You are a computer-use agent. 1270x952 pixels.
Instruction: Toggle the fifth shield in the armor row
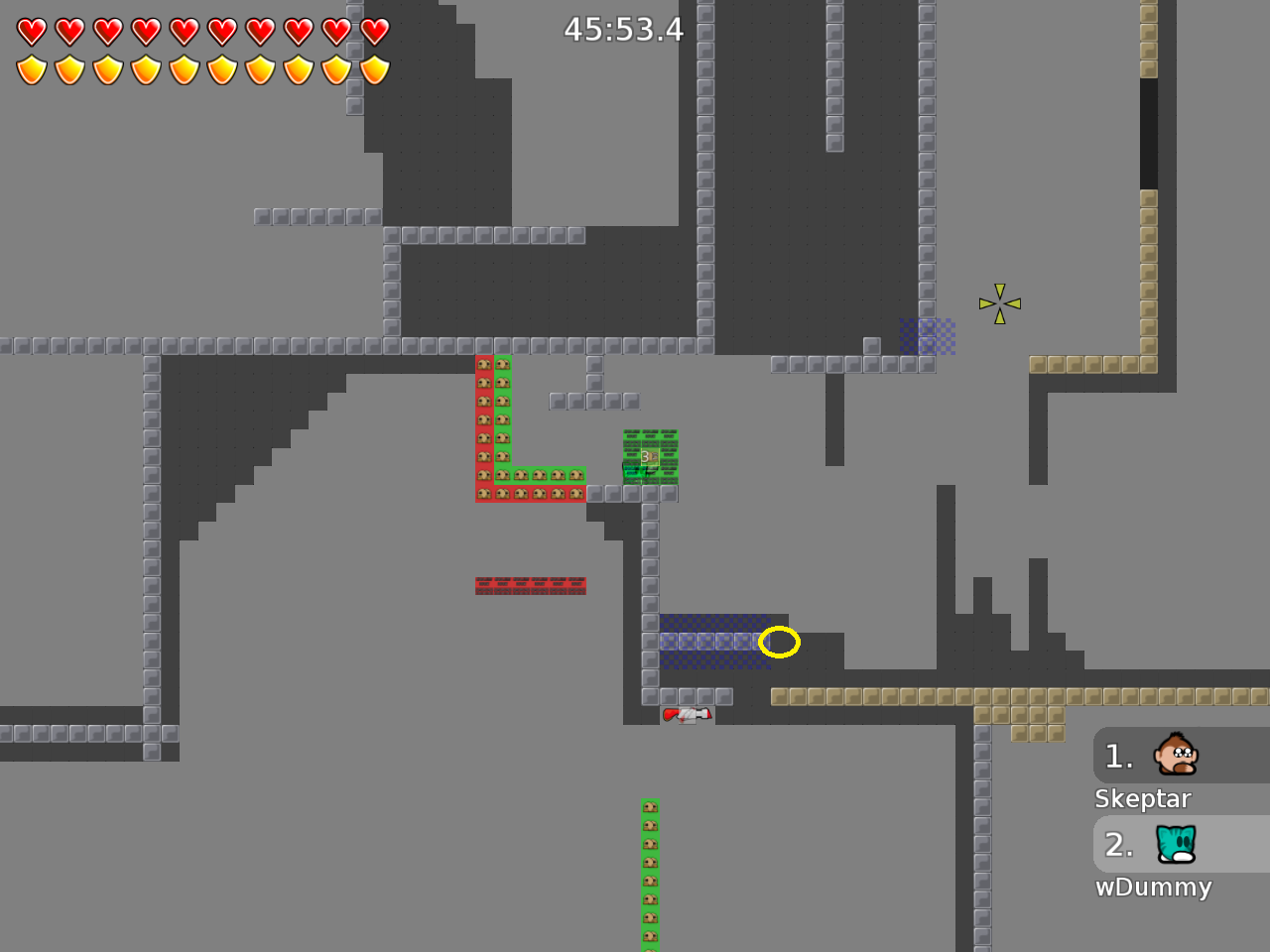point(183,69)
